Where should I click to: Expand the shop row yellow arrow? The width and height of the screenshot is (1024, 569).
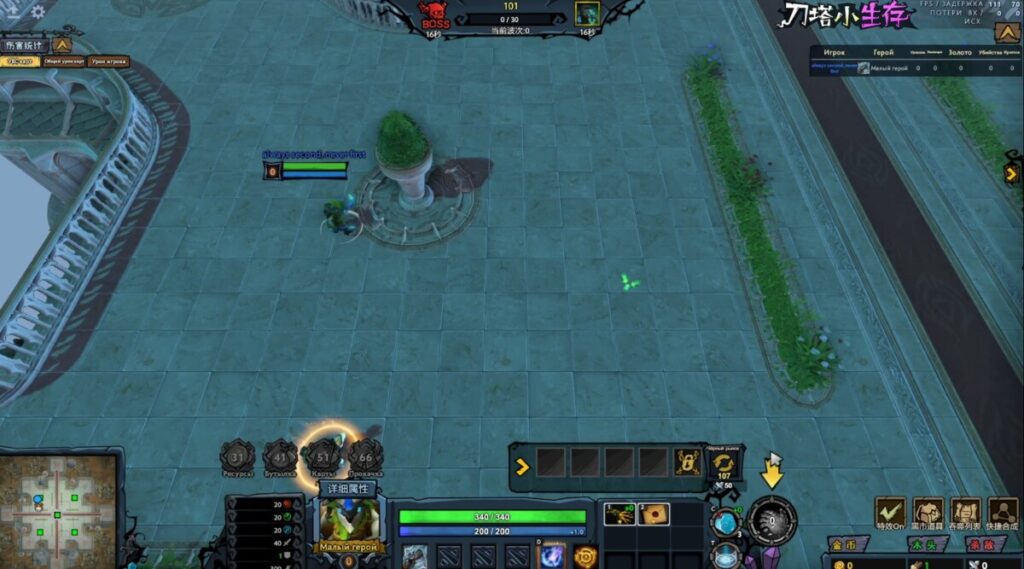(521, 465)
